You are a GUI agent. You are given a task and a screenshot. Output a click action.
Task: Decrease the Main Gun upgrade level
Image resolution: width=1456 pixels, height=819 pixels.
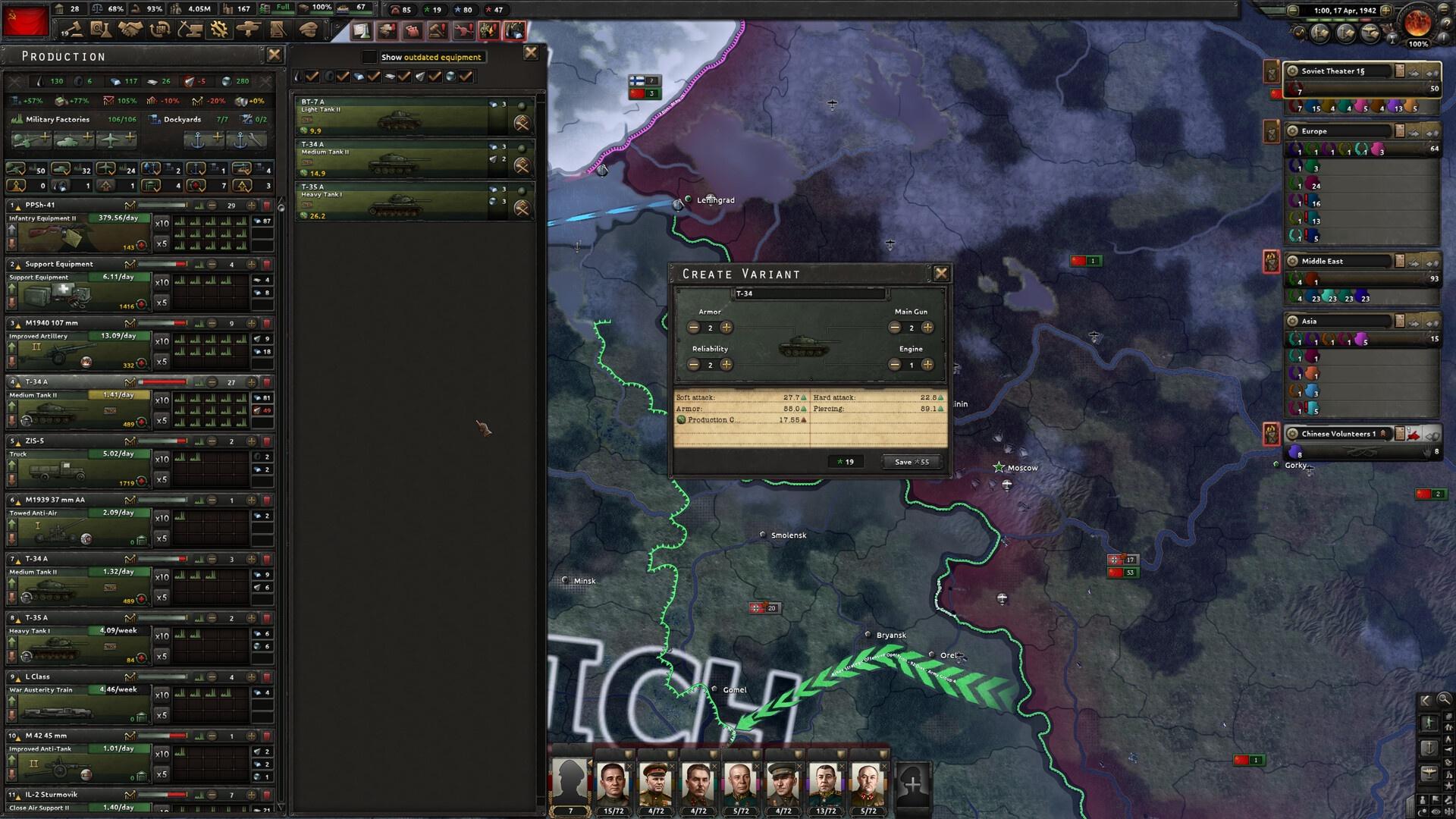[x=895, y=328]
